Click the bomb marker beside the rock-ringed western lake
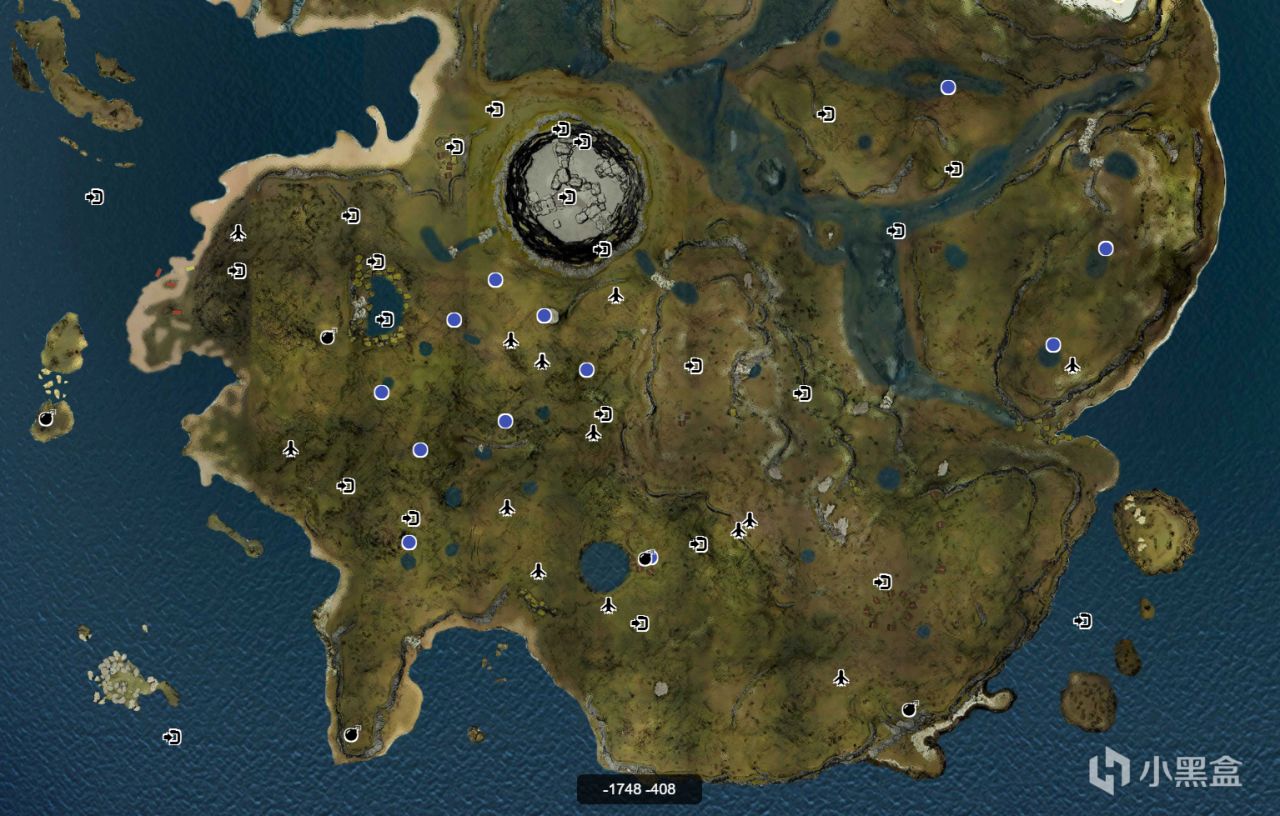Screen dimensions: 1280x816 (328, 337)
